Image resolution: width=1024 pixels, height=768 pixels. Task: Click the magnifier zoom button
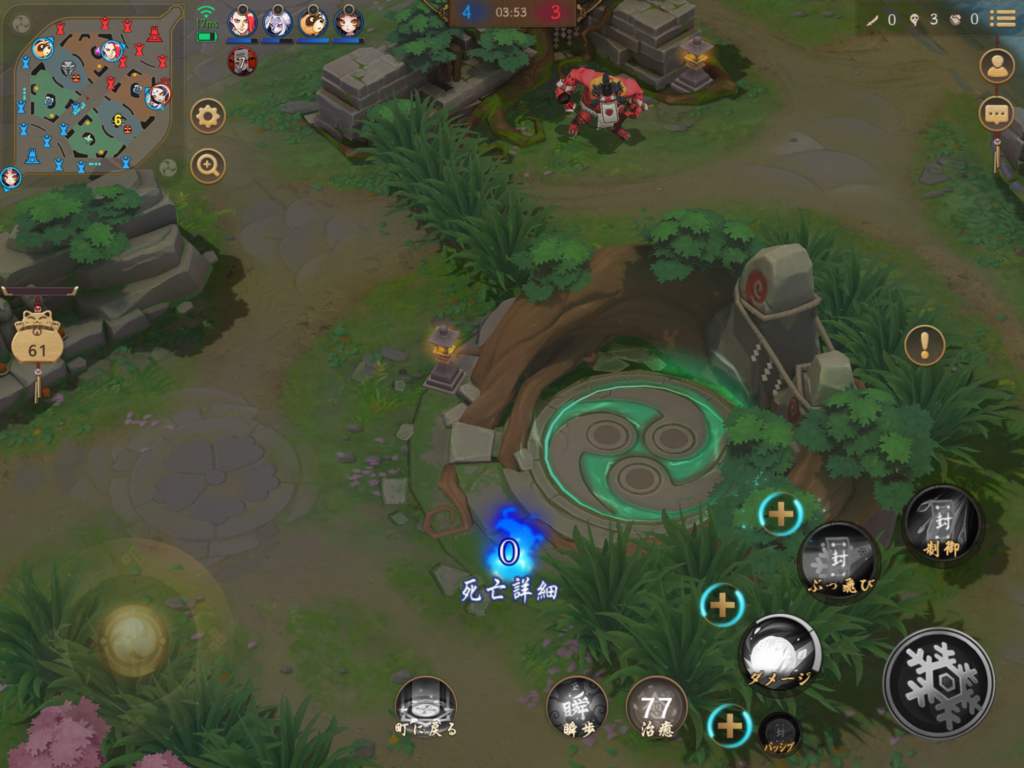pyautogui.click(x=208, y=165)
